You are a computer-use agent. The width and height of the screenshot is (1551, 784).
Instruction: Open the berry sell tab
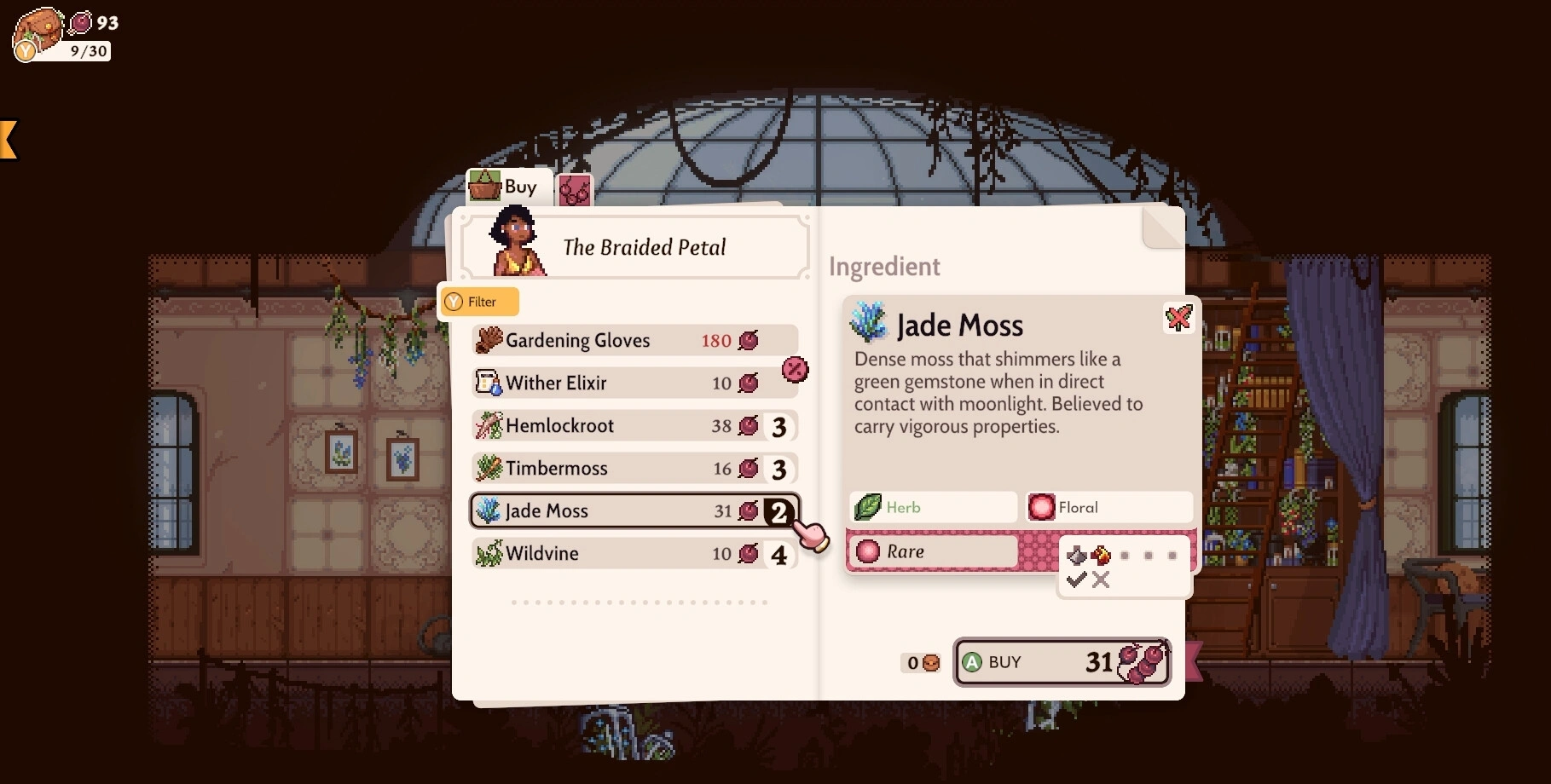click(x=575, y=189)
